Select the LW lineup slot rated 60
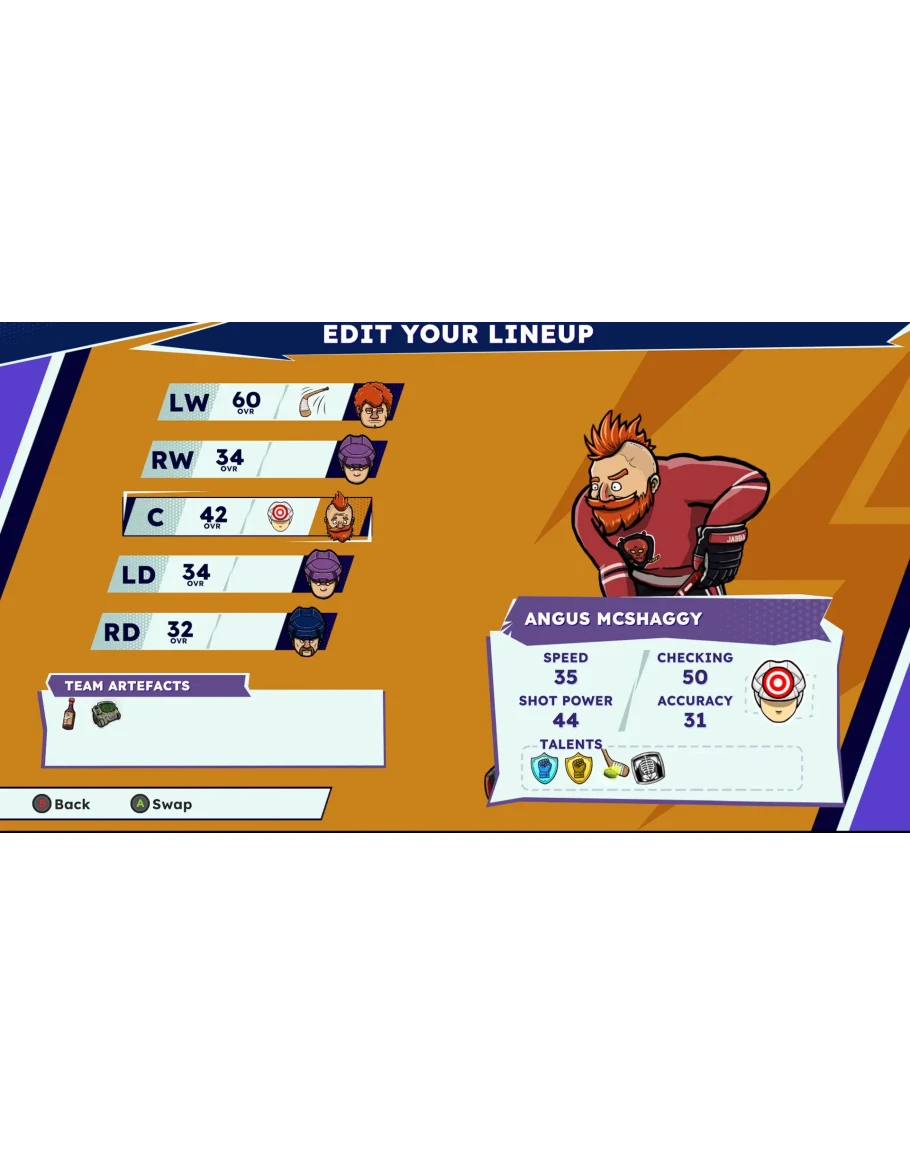The width and height of the screenshot is (910, 1155). click(x=280, y=402)
